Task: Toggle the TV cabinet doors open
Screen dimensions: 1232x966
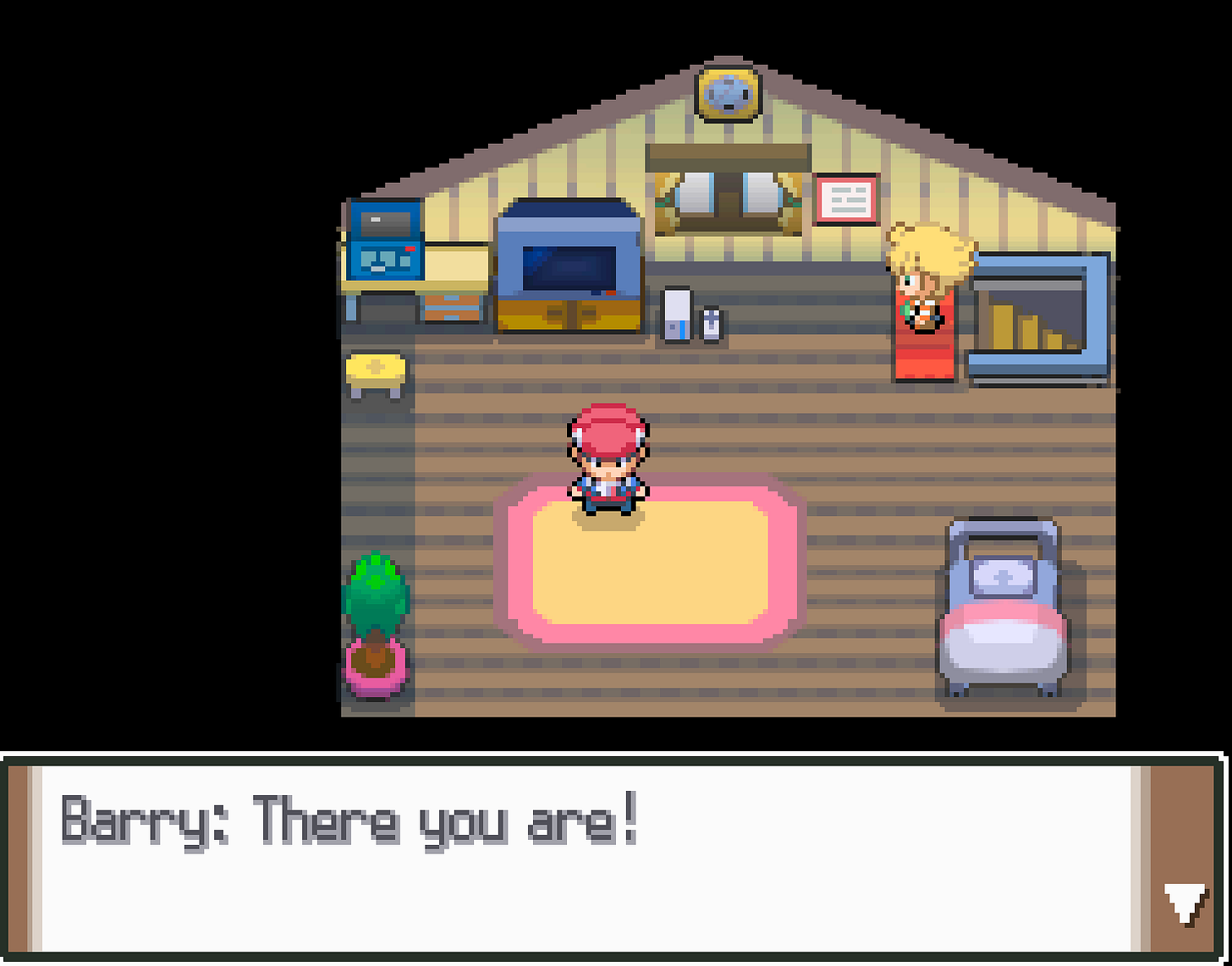Action: coord(569,317)
